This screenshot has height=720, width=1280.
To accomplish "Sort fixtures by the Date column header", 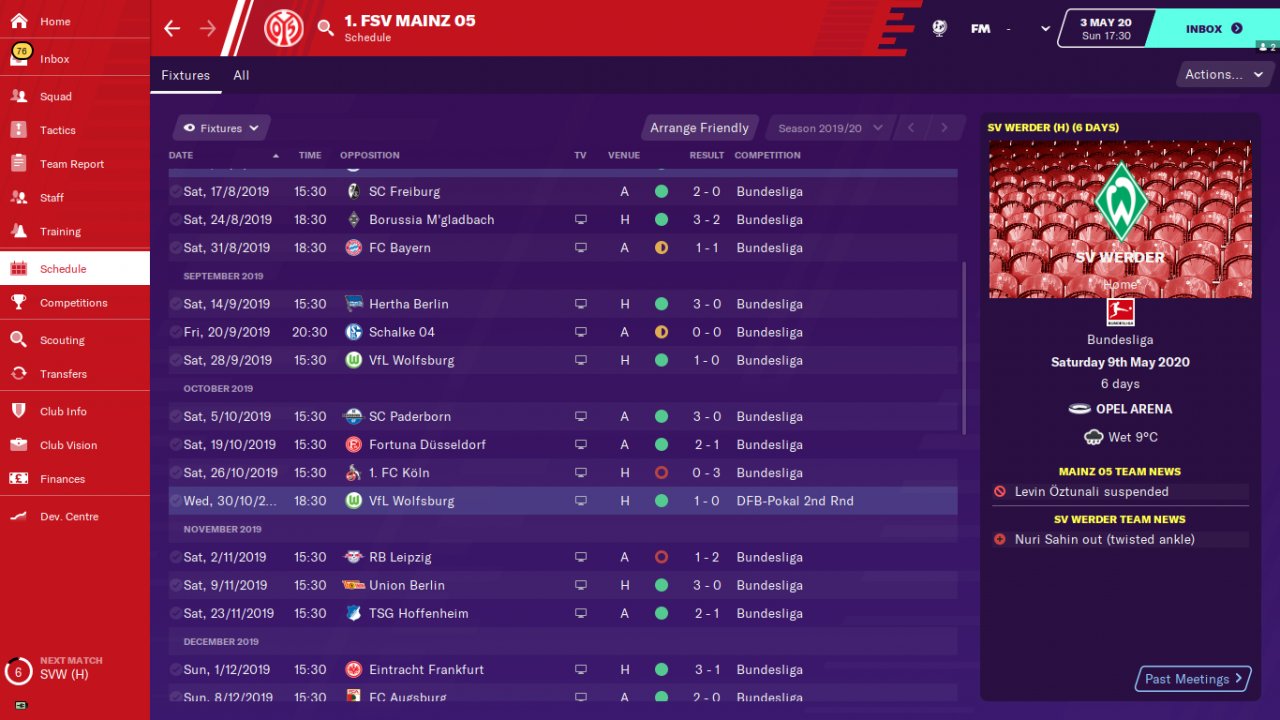I will [182, 155].
